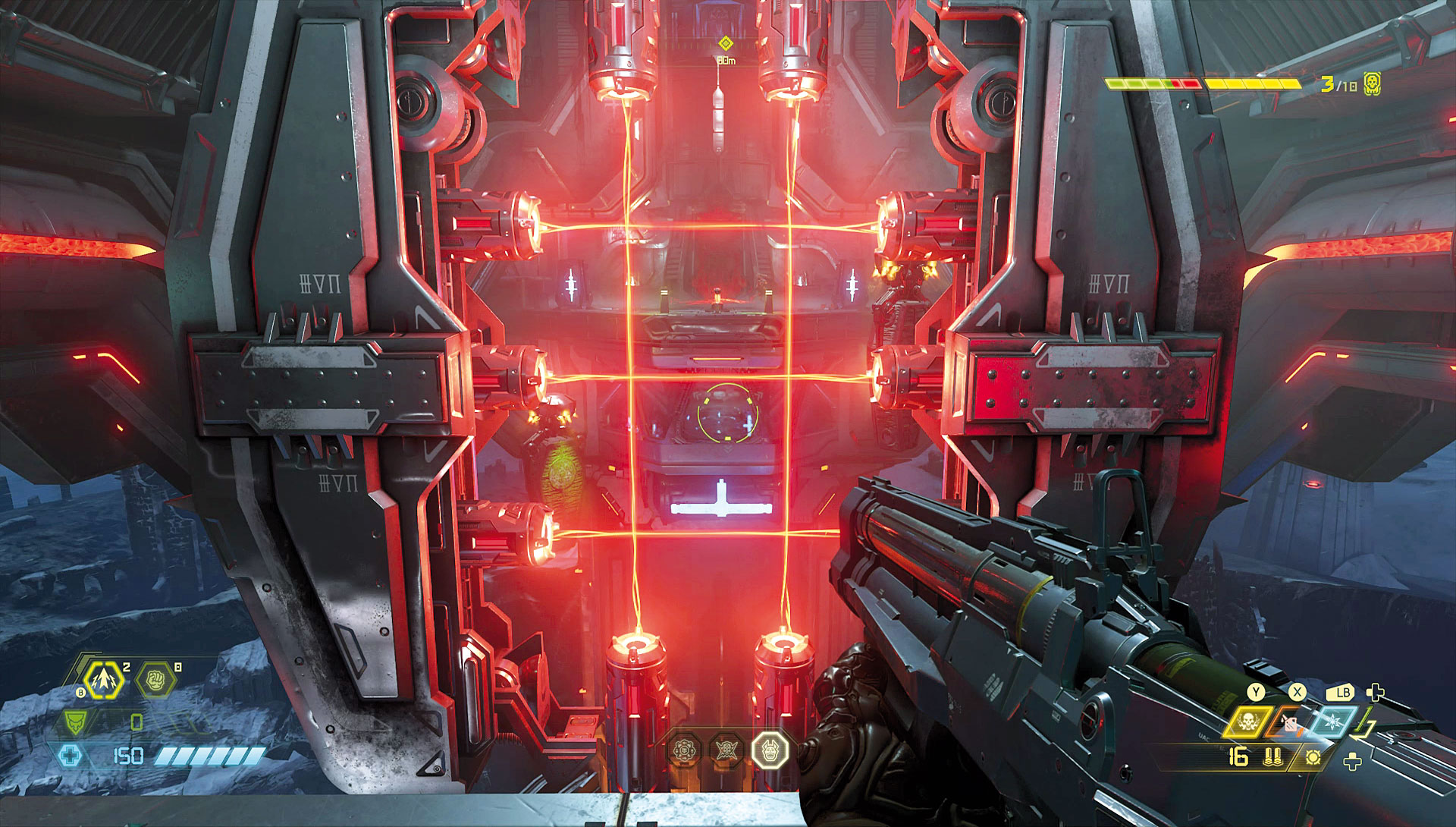Choose the crossed-blades skull rune icon
Viewport: 1456px width, 827px height.
point(726,750)
